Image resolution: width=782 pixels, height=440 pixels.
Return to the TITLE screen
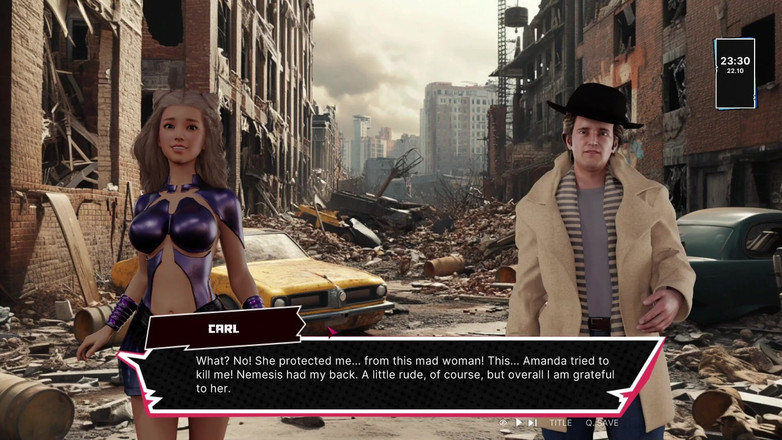click(x=560, y=423)
